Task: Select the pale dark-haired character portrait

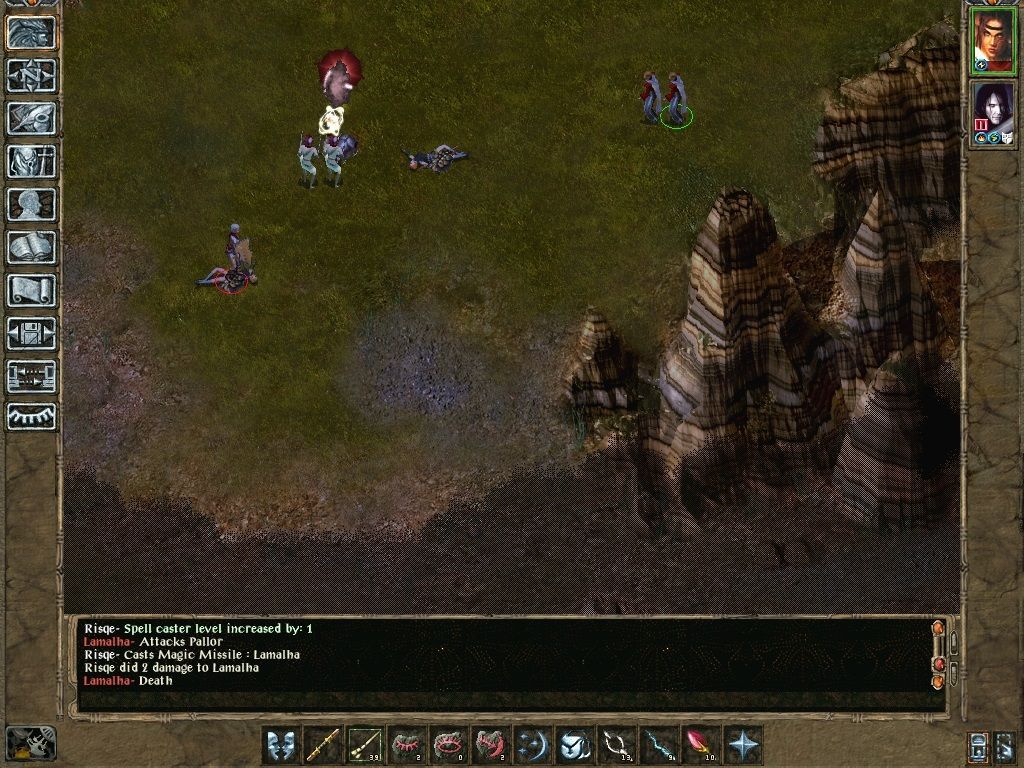Action: (x=994, y=110)
